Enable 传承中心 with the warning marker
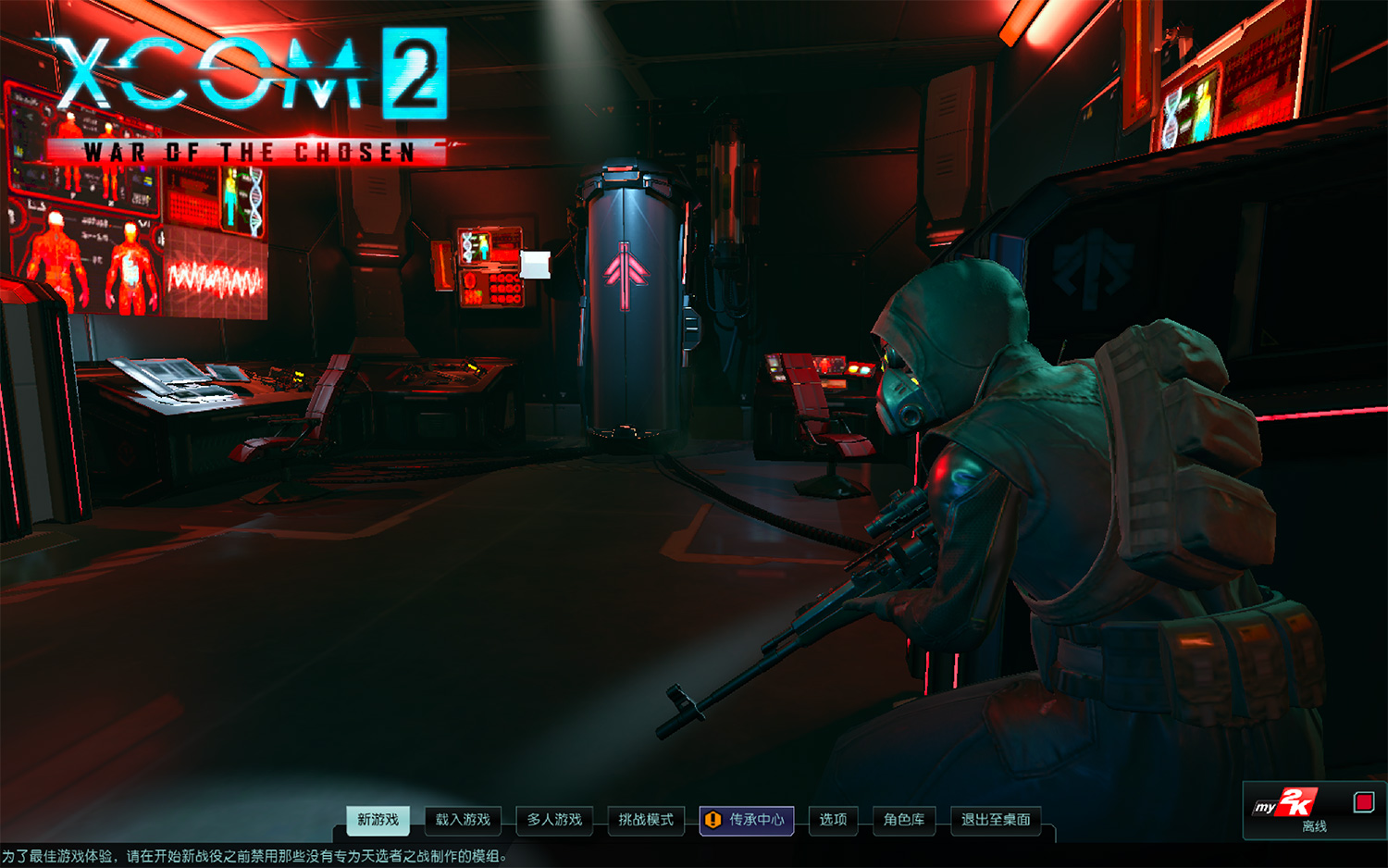Viewport: 1388px width, 868px height. (x=747, y=820)
